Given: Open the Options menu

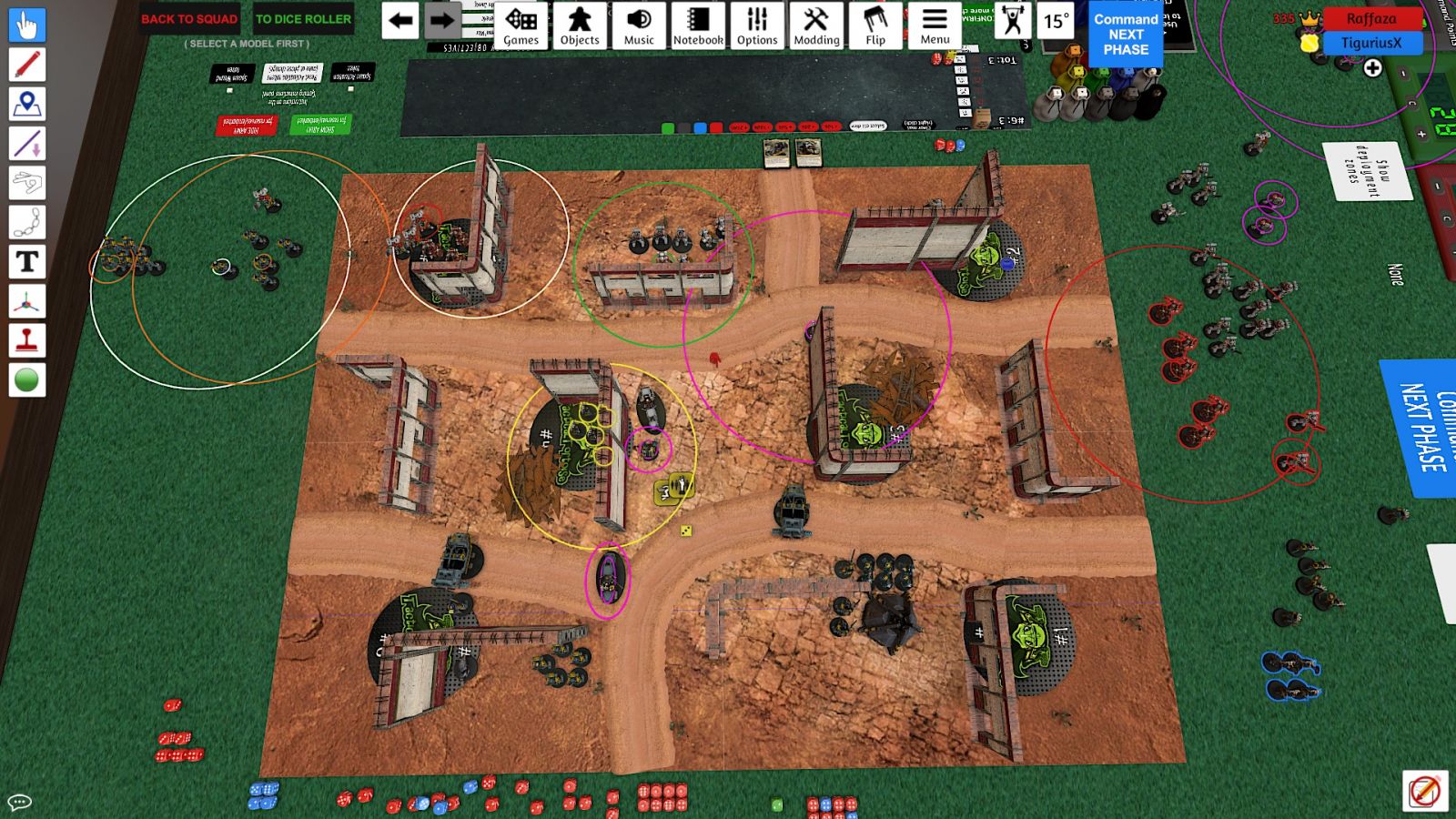Looking at the screenshot, I should 757,25.
